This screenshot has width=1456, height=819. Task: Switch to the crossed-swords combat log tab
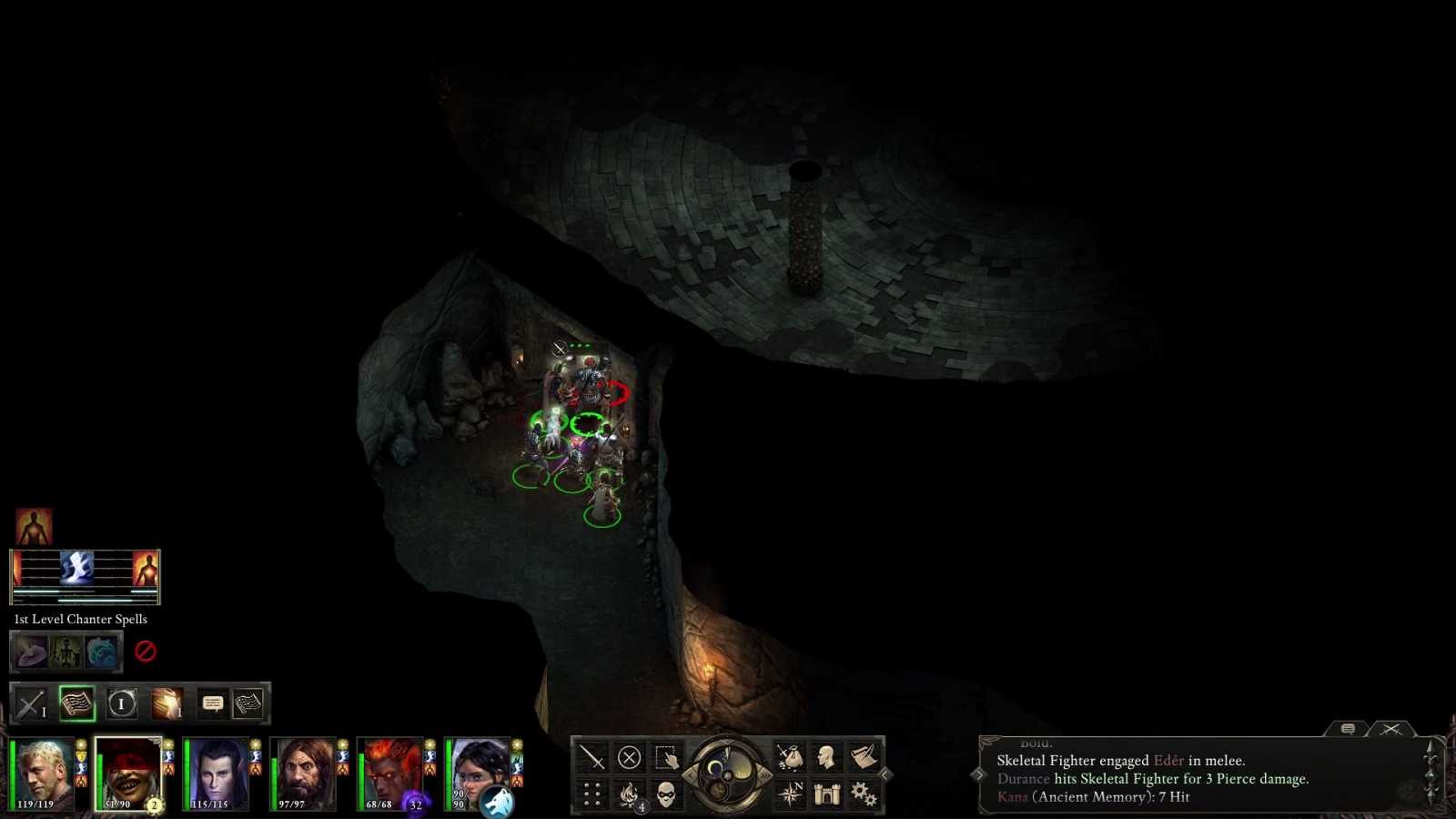click(x=1391, y=728)
